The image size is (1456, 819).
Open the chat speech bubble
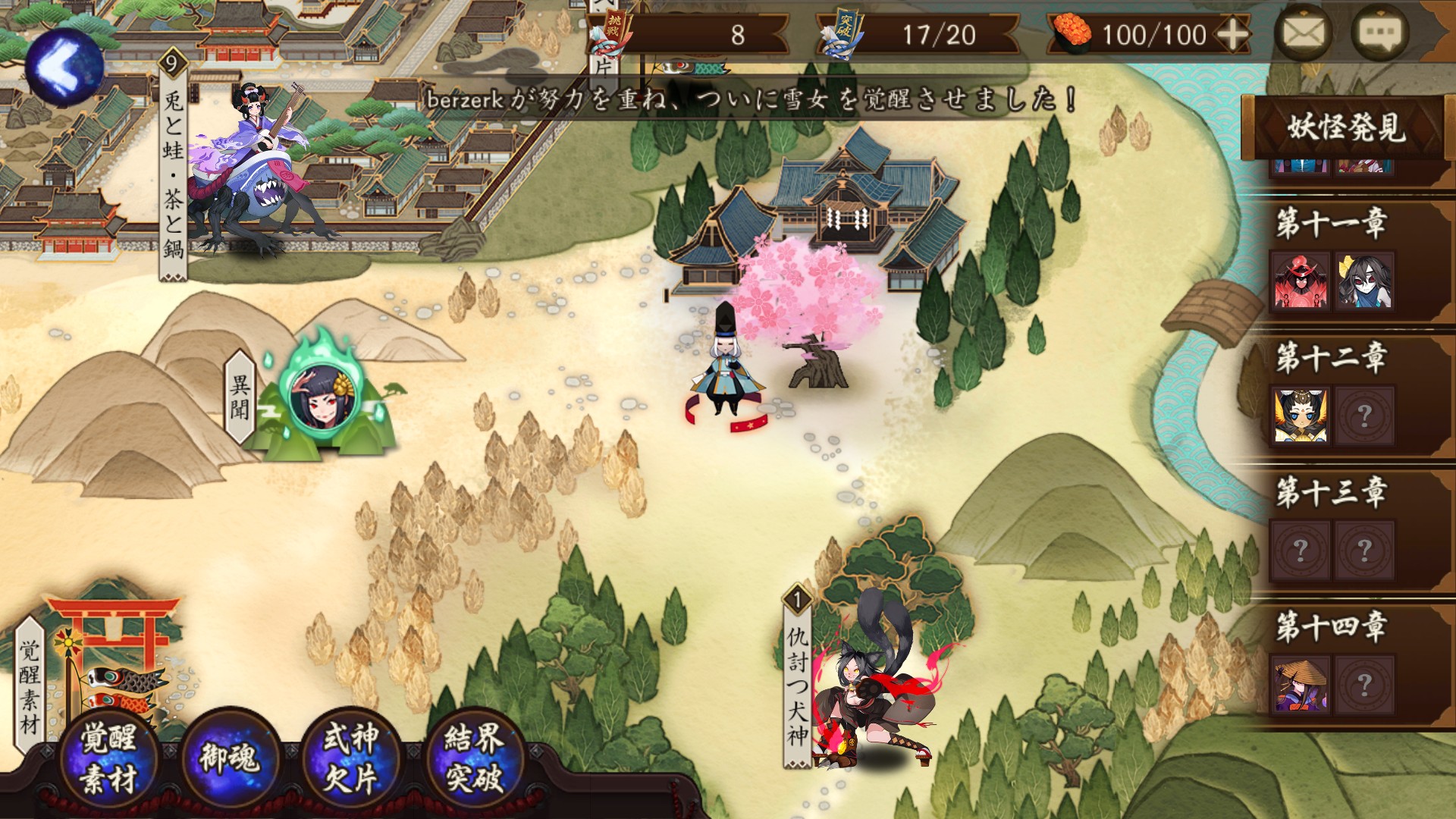[1379, 34]
